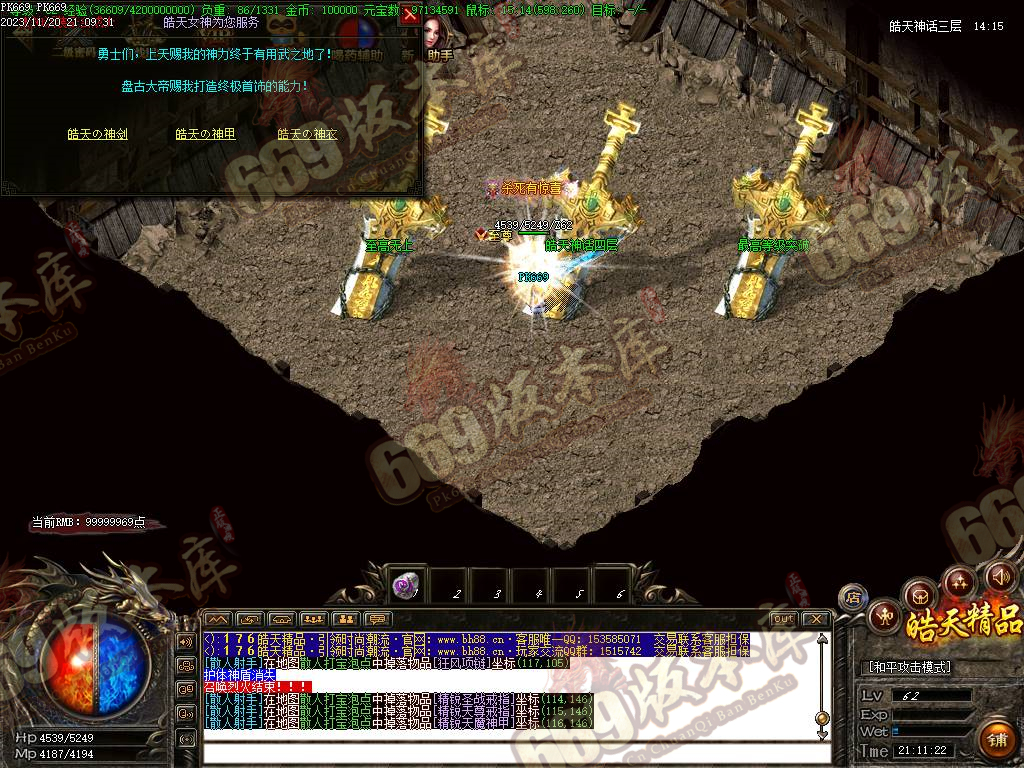This screenshot has width=1024, height=768.
Task: Click the round three-figures group button
Action: click(960, 581)
